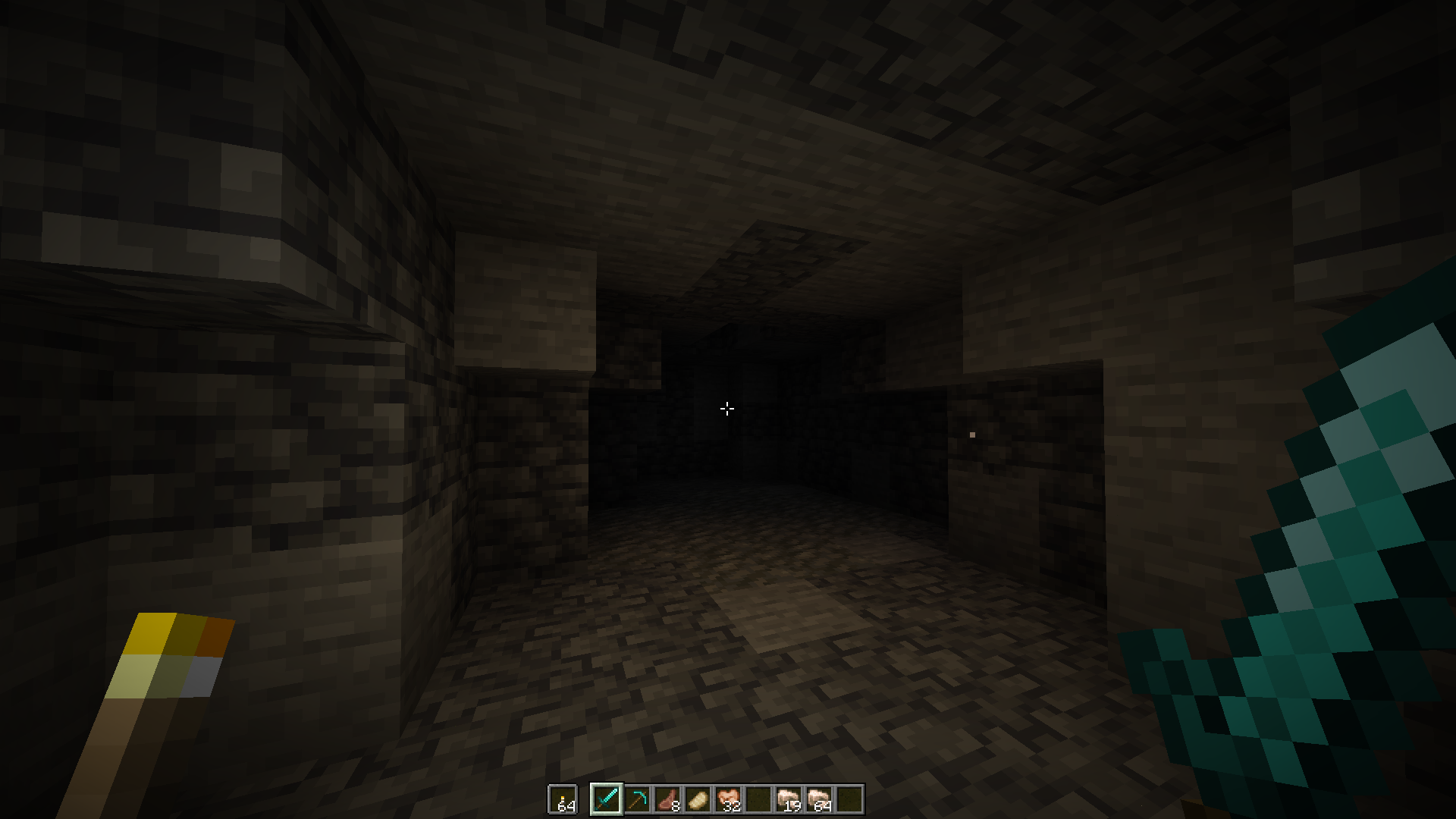Select the diamond pickaxe in the hotbar

point(637,798)
